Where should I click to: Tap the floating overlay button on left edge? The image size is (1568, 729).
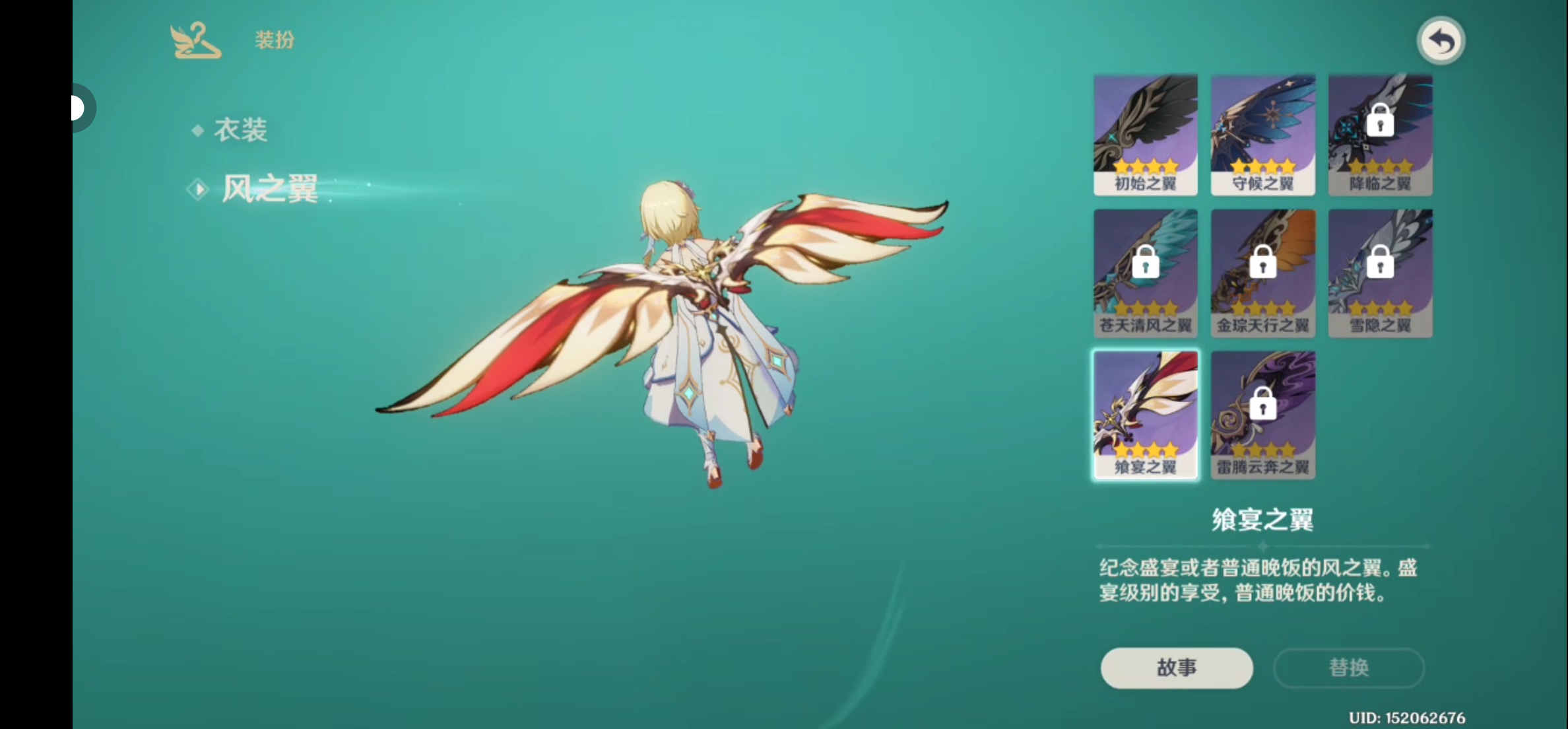click(81, 108)
